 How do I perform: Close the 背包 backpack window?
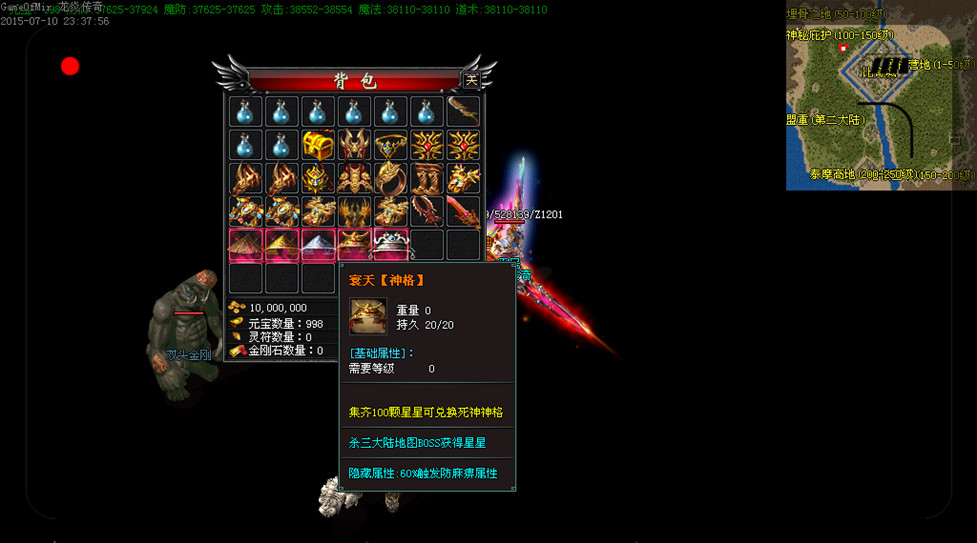(471, 80)
